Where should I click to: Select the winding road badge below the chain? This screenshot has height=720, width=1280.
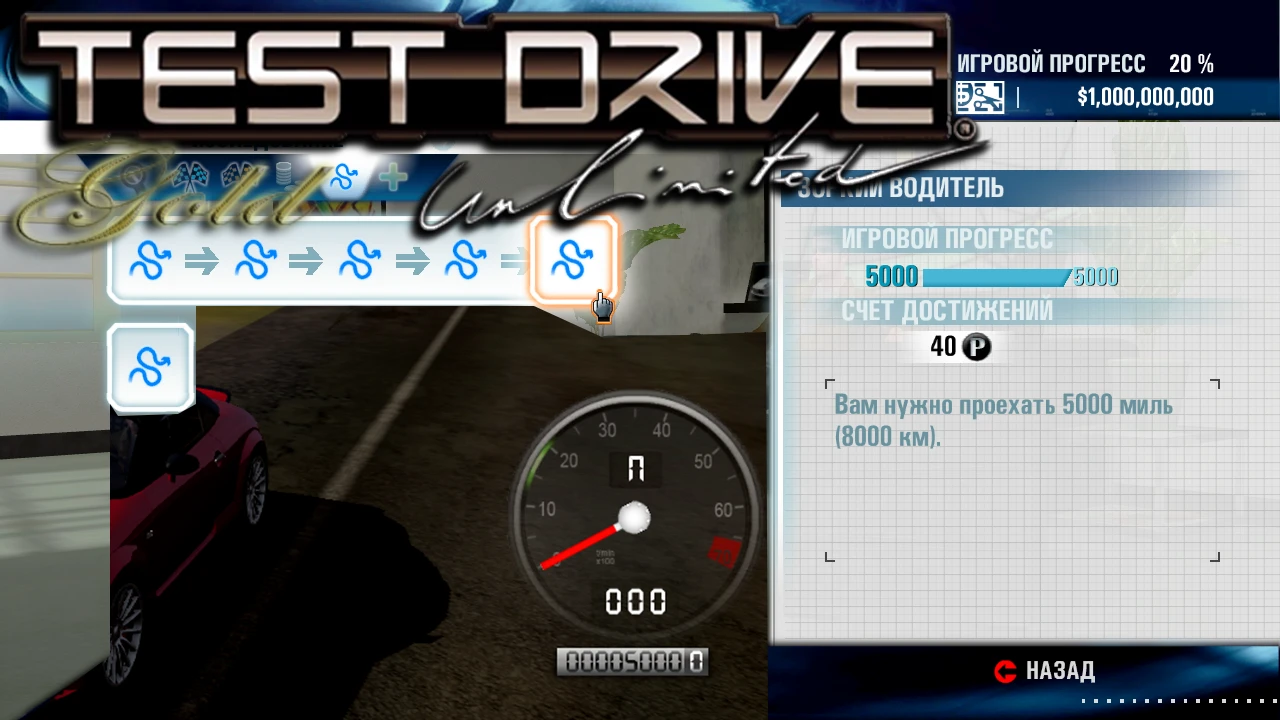pyautogui.click(x=150, y=366)
